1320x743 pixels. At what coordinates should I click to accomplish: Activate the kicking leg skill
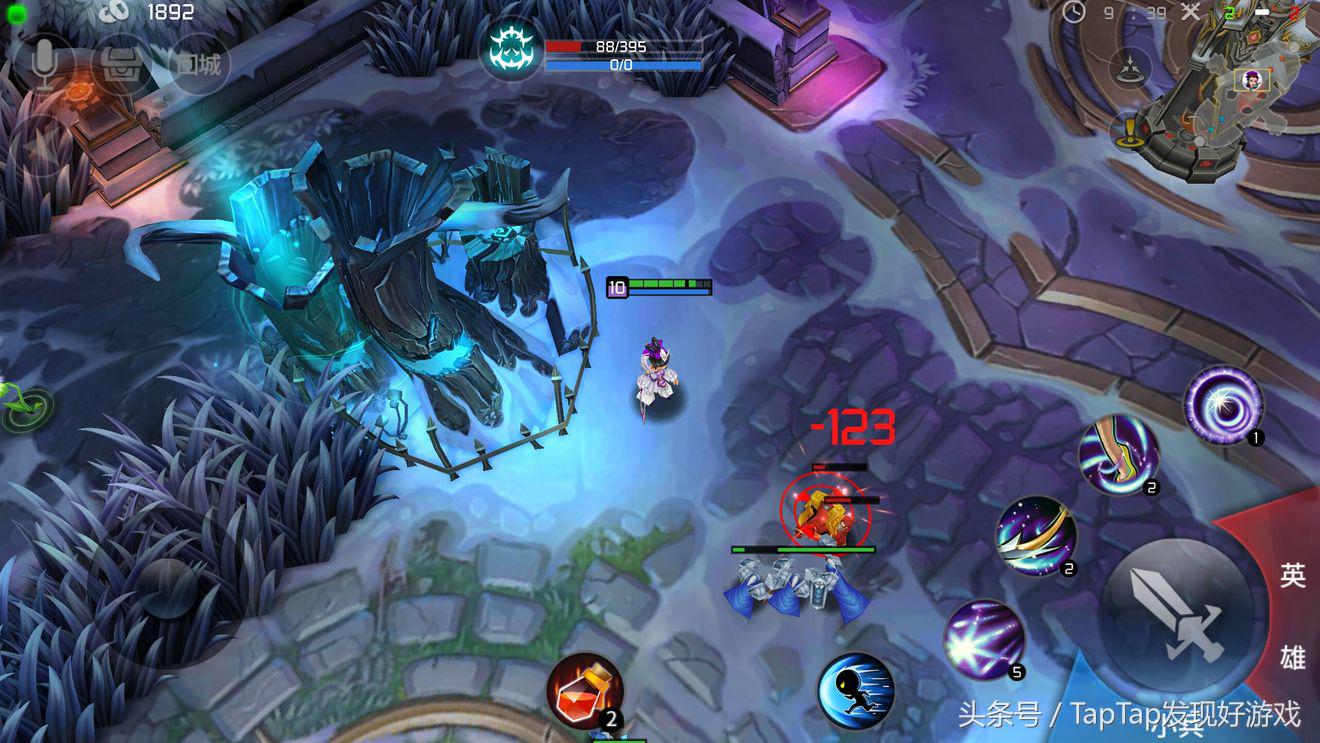[x=1118, y=456]
